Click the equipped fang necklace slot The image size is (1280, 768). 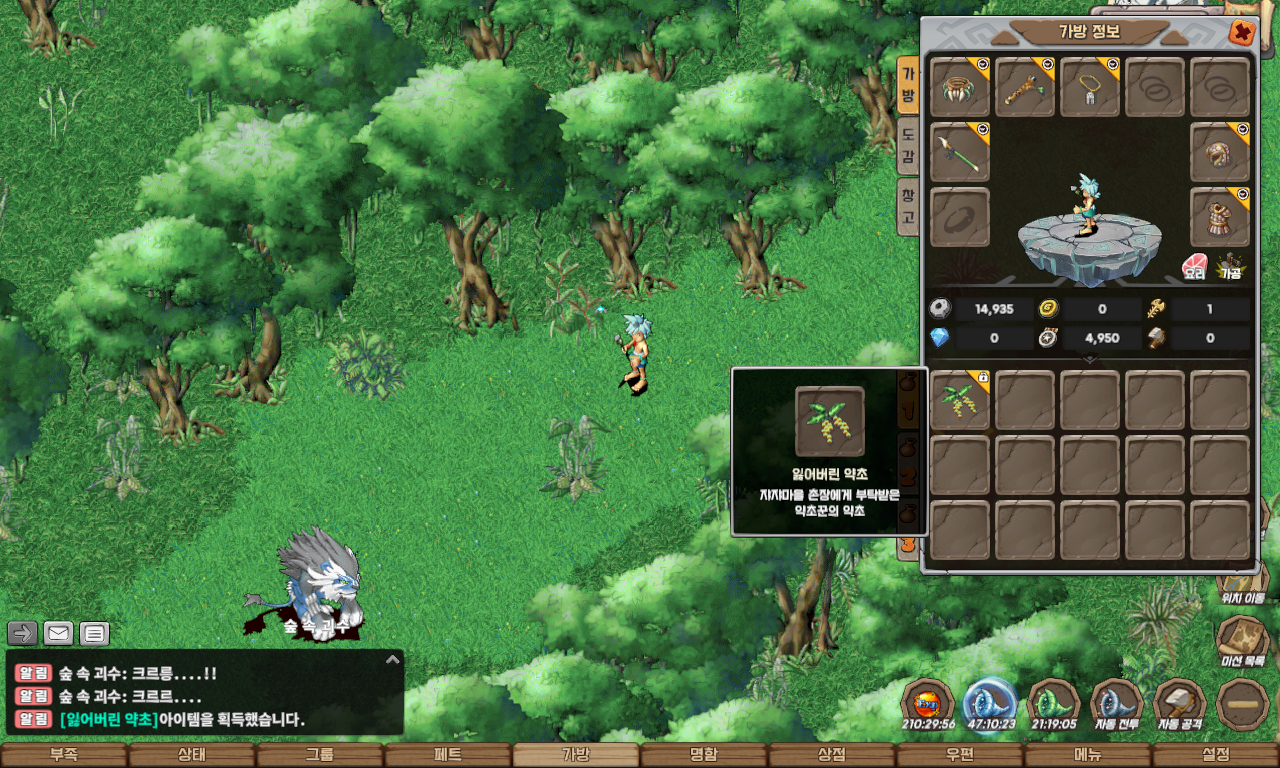point(1090,87)
